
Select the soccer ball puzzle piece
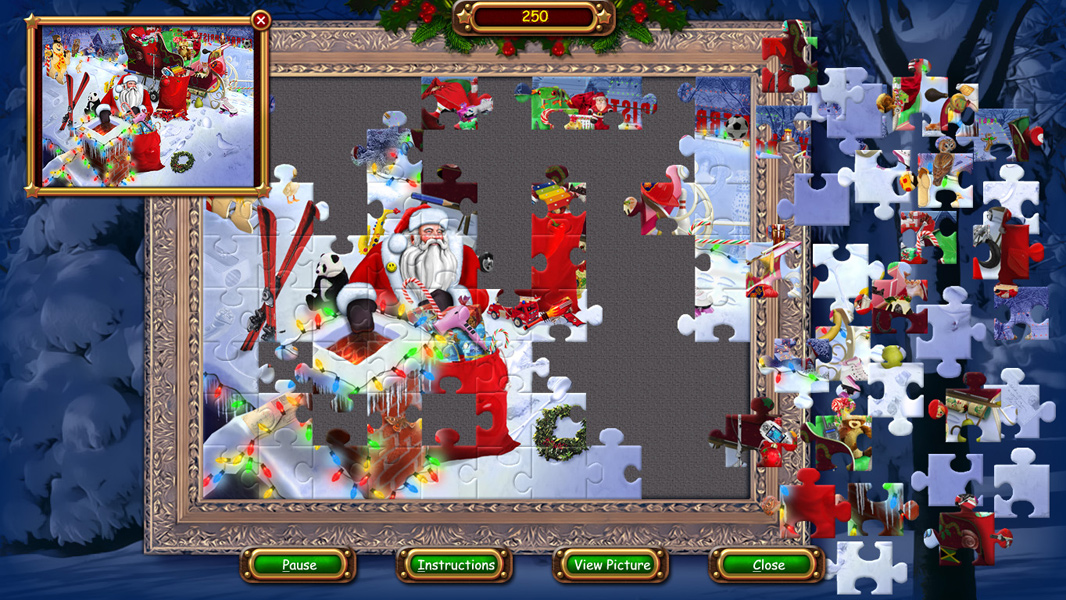point(737,128)
